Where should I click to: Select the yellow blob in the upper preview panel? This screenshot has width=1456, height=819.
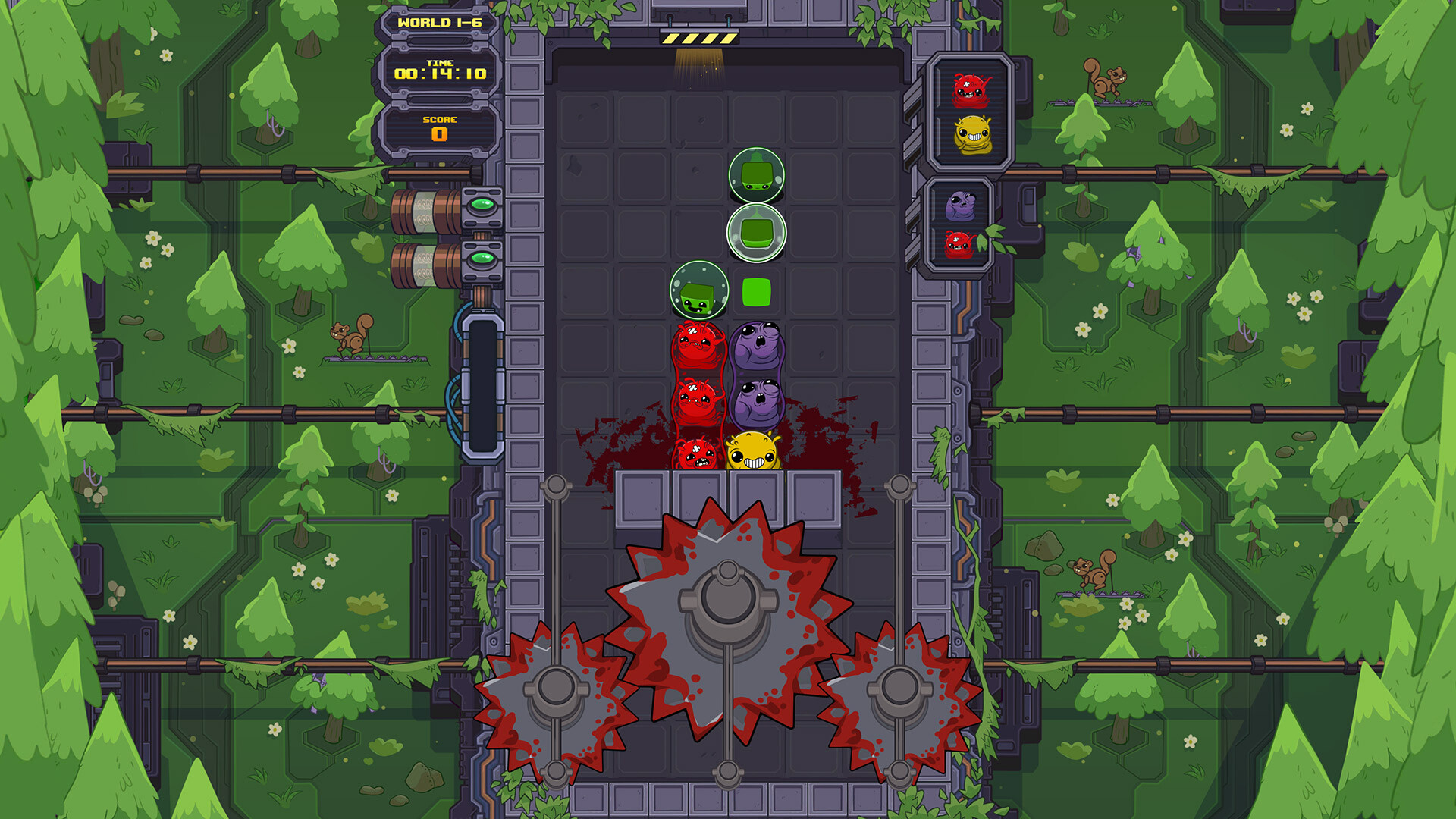pyautogui.click(x=973, y=135)
